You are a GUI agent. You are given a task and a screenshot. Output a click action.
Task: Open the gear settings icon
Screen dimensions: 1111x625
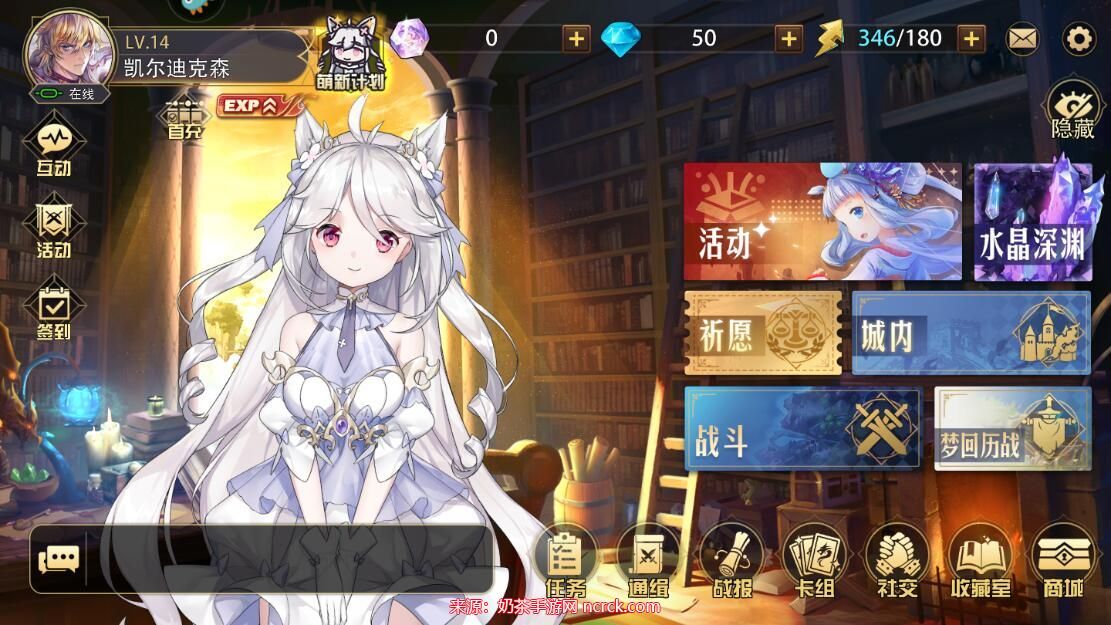tap(1079, 39)
